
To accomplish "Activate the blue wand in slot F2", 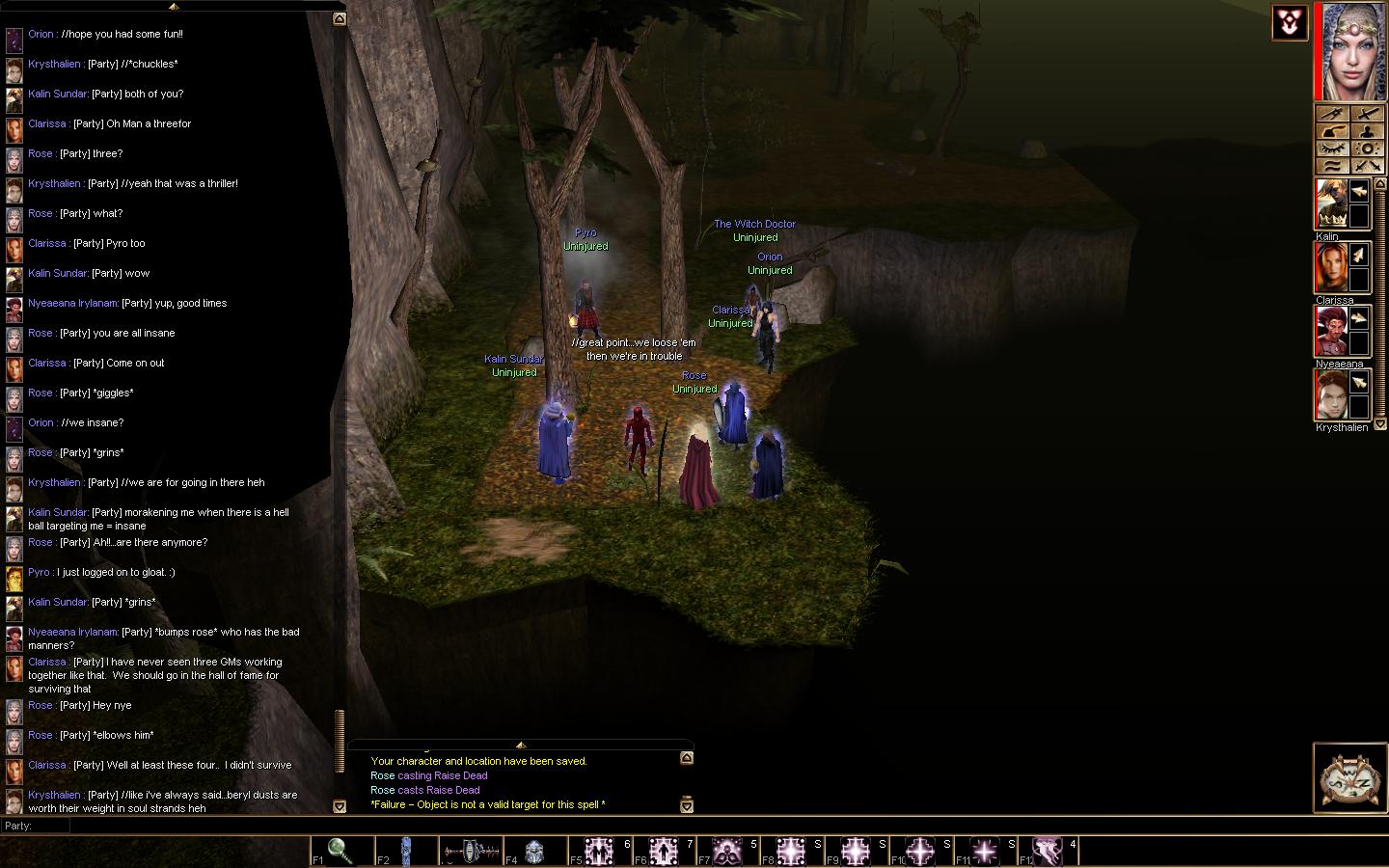I will (406, 851).
